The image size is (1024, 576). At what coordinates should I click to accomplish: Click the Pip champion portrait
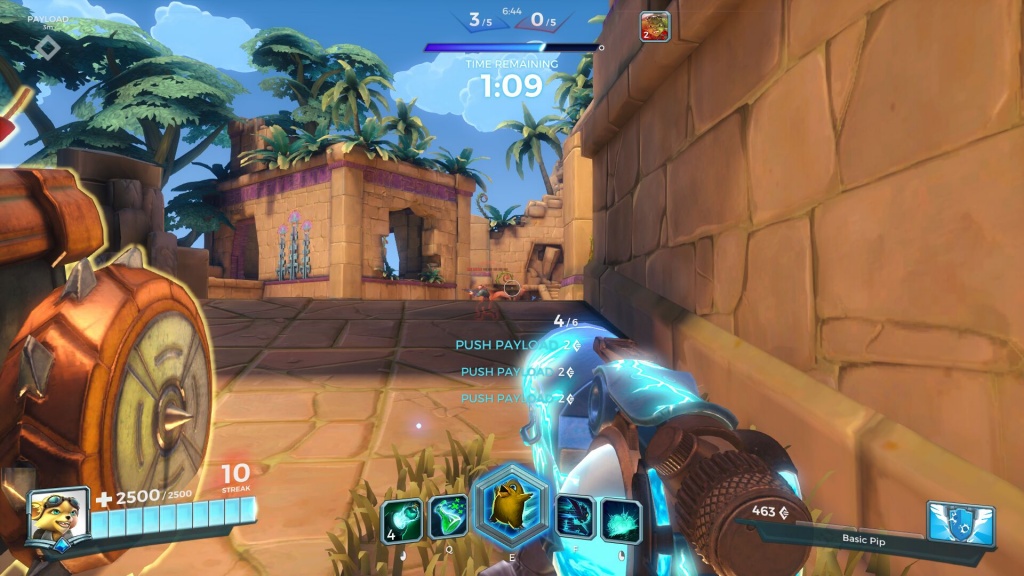click(x=55, y=517)
